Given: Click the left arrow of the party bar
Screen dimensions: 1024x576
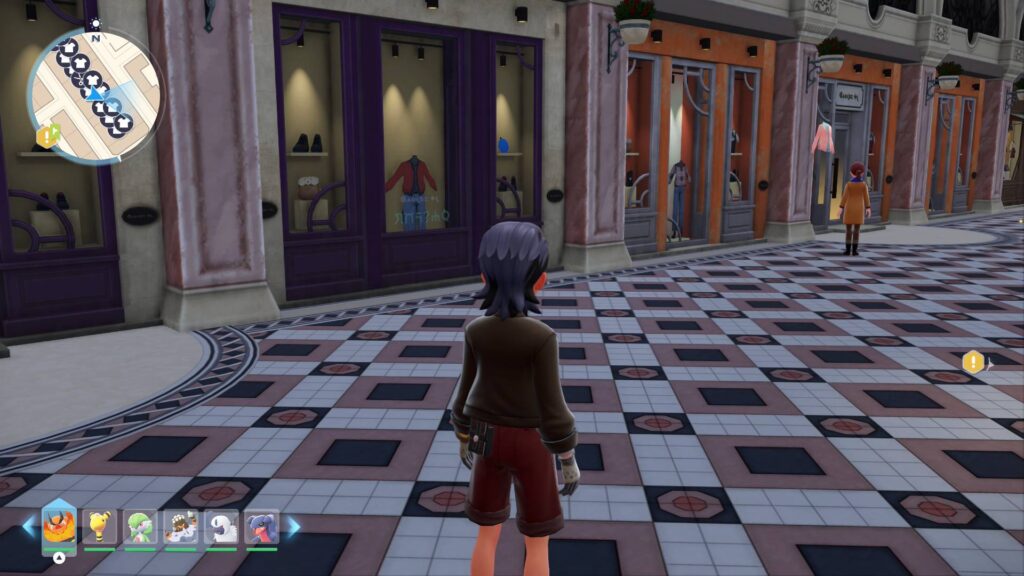Looking at the screenshot, I should [28, 525].
